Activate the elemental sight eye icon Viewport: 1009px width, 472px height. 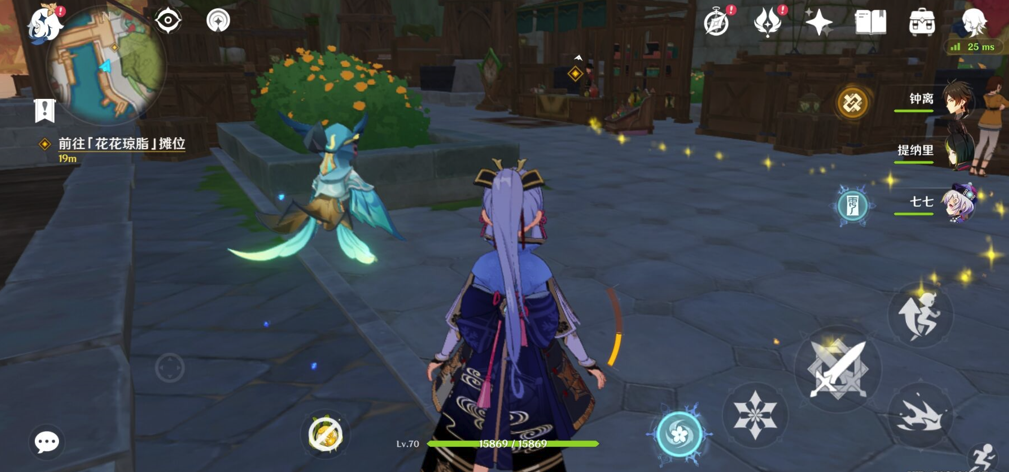tap(168, 20)
